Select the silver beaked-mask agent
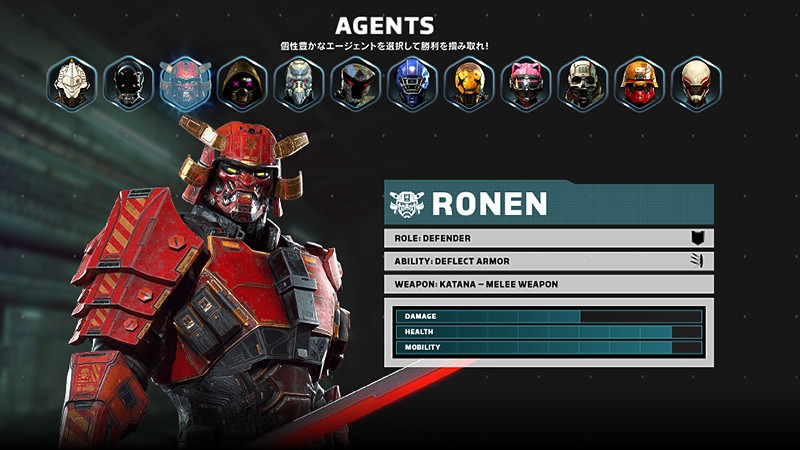The image size is (800, 450). tap(299, 82)
